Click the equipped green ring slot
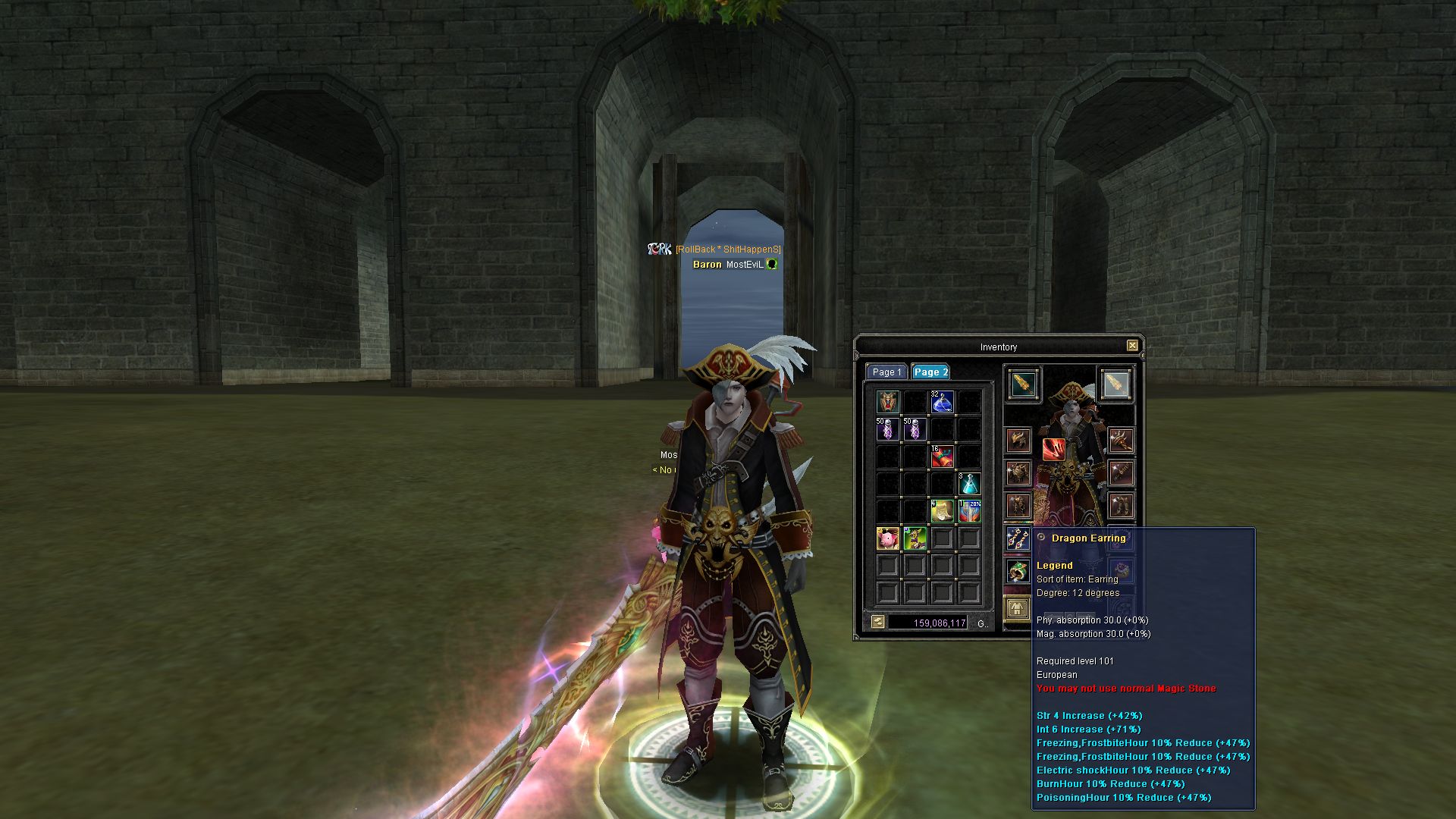This screenshot has height=819, width=1456. 1018,571
